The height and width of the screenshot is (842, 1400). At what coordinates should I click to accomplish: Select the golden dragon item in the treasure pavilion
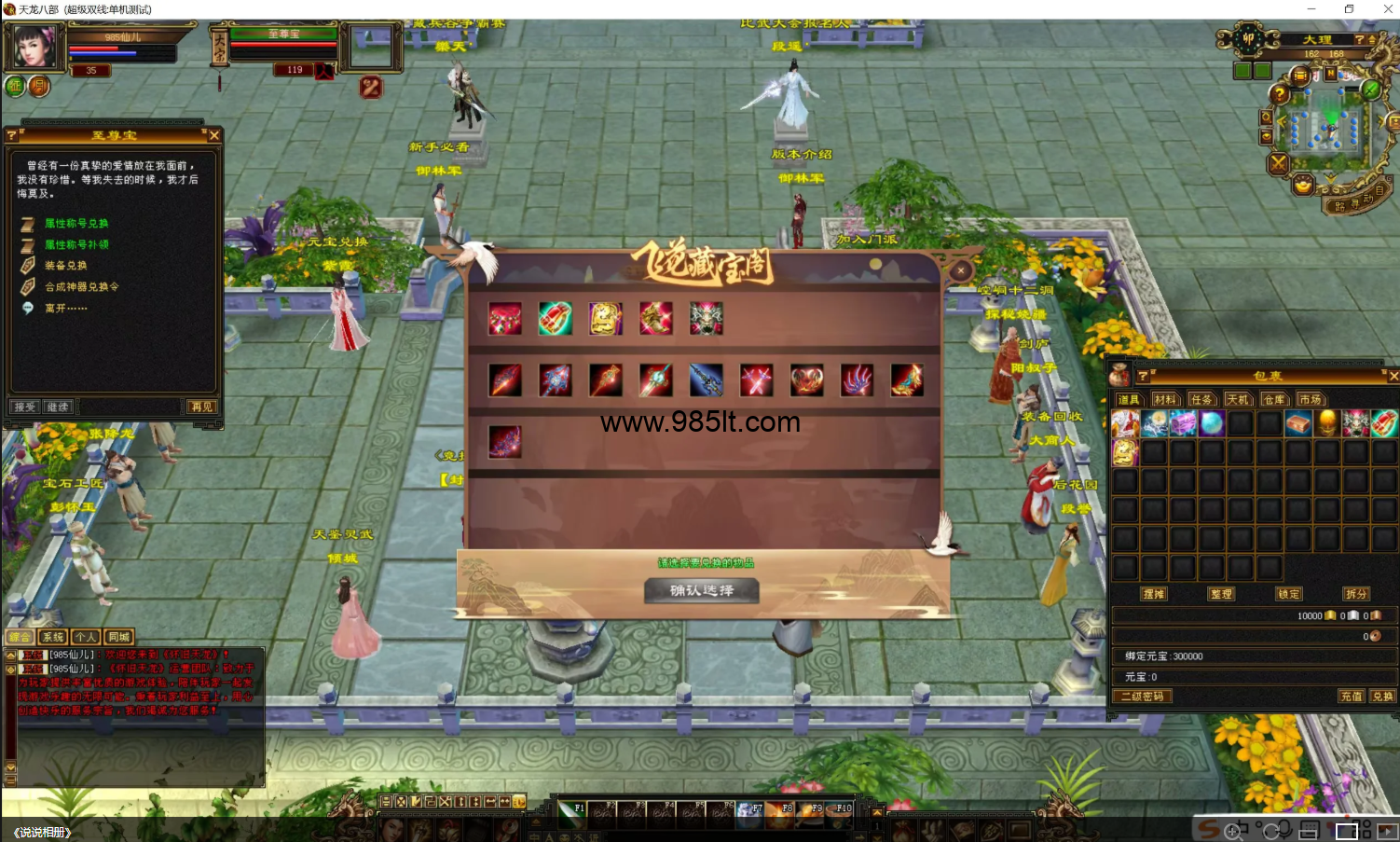[605, 319]
